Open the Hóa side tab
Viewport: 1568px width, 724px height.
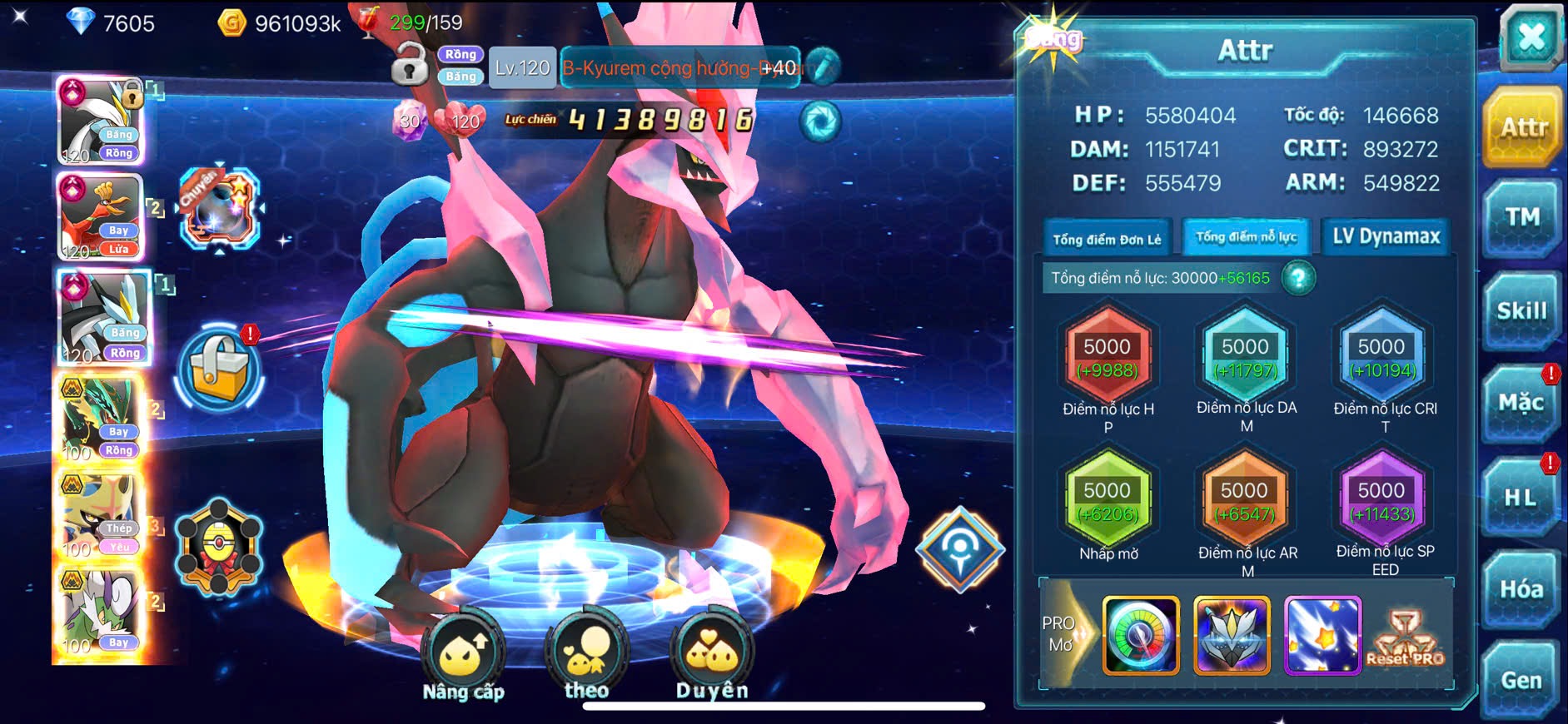[1521, 589]
